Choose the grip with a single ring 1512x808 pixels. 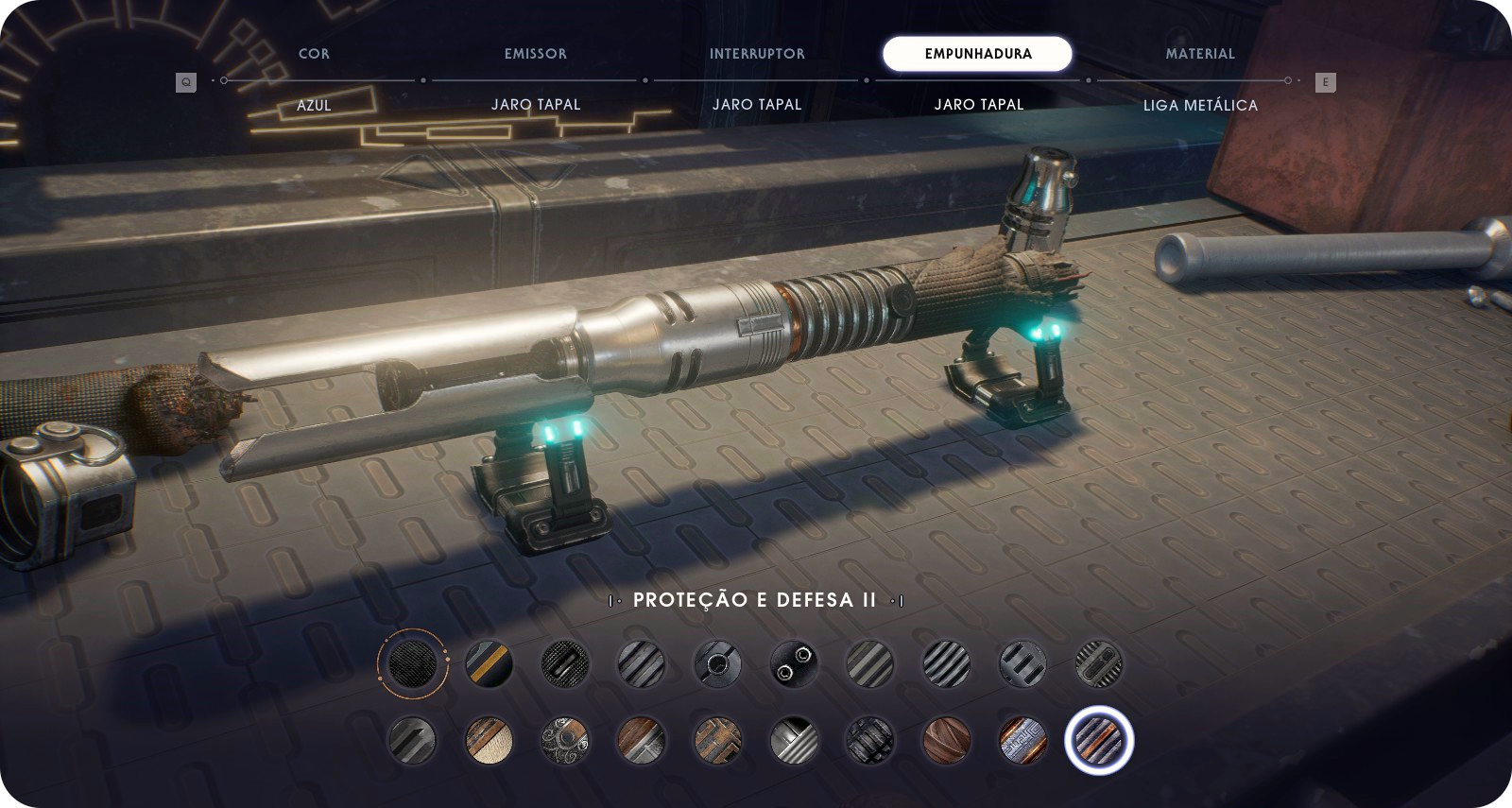(x=716, y=662)
